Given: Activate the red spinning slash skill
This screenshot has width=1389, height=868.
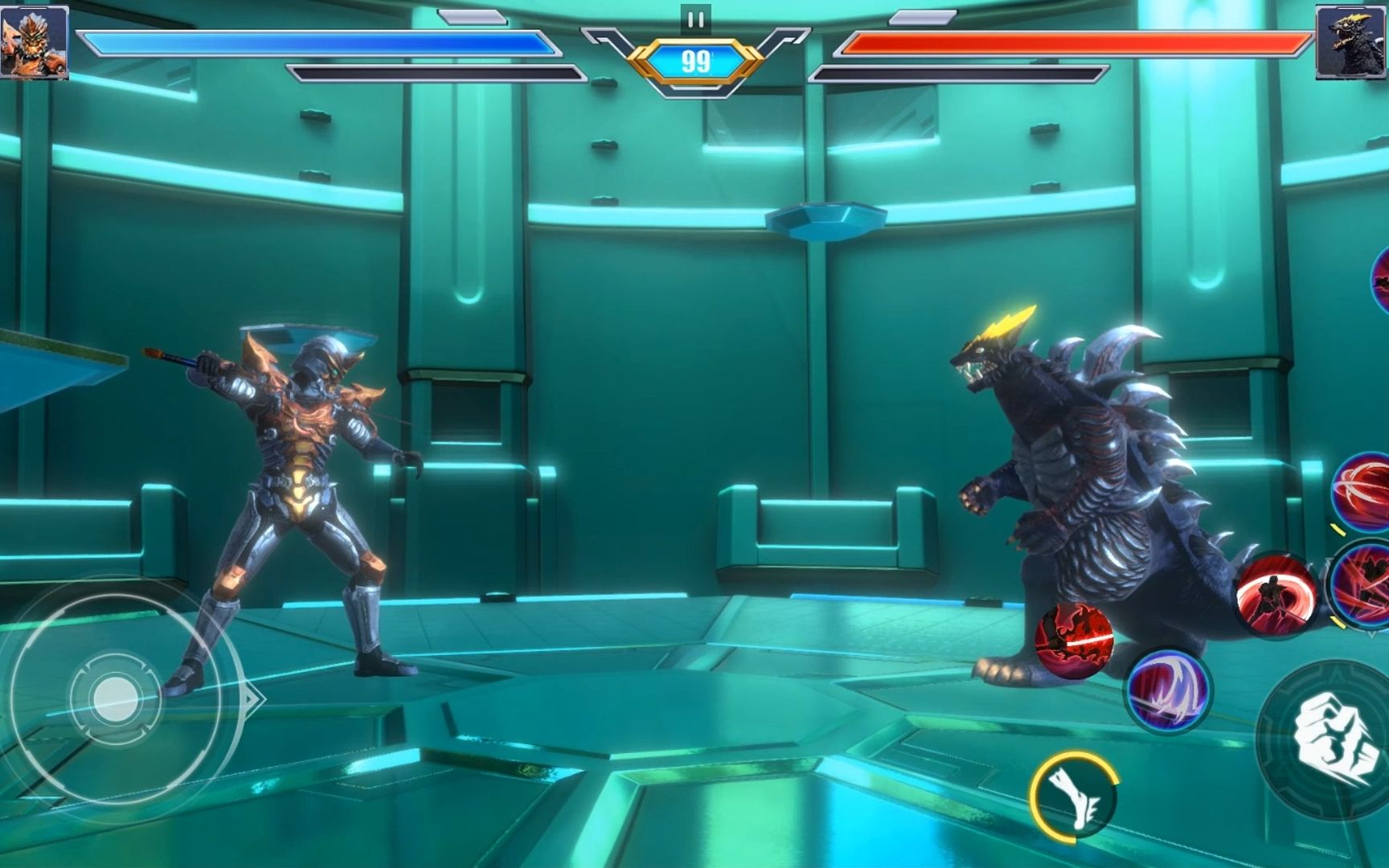Looking at the screenshot, I should pos(1276,592).
